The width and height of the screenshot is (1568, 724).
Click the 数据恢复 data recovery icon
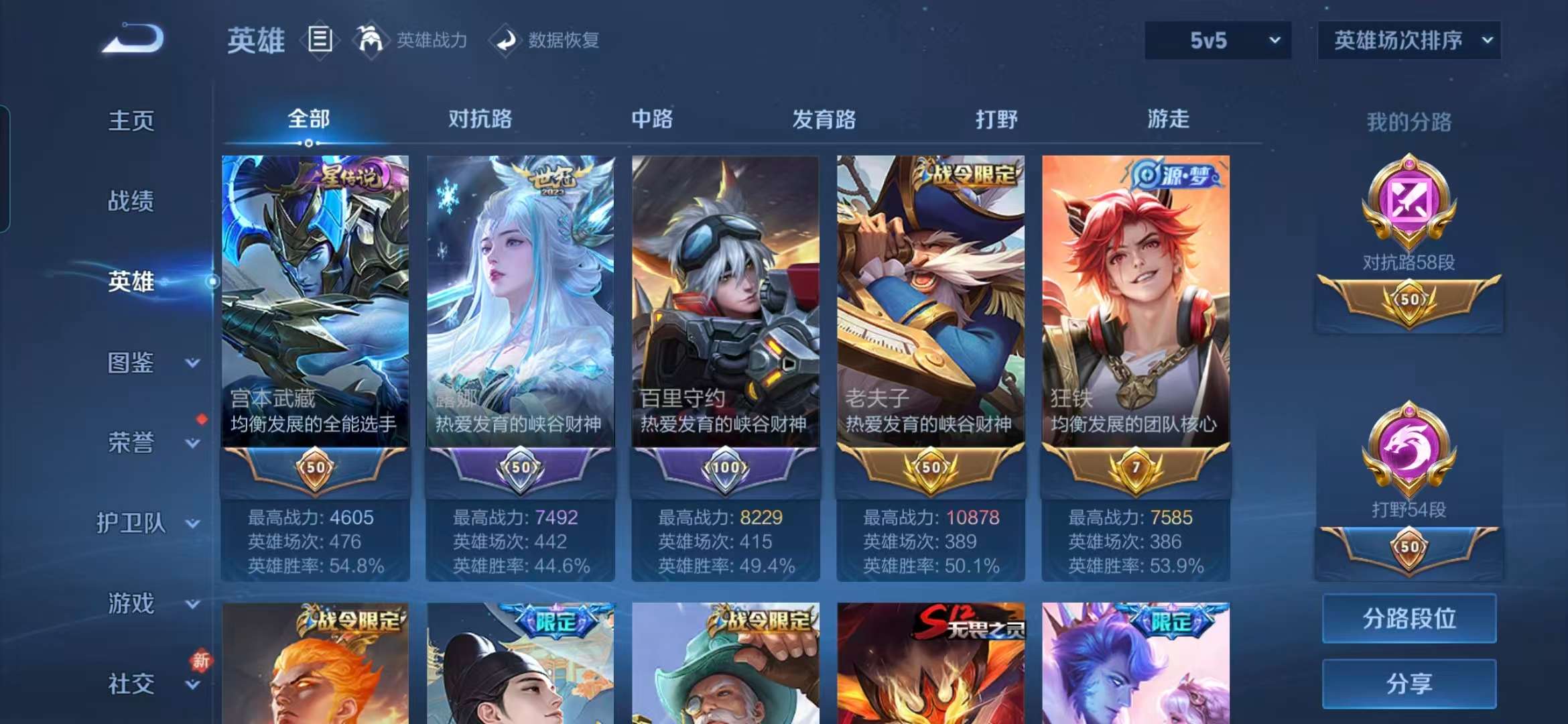tap(506, 40)
